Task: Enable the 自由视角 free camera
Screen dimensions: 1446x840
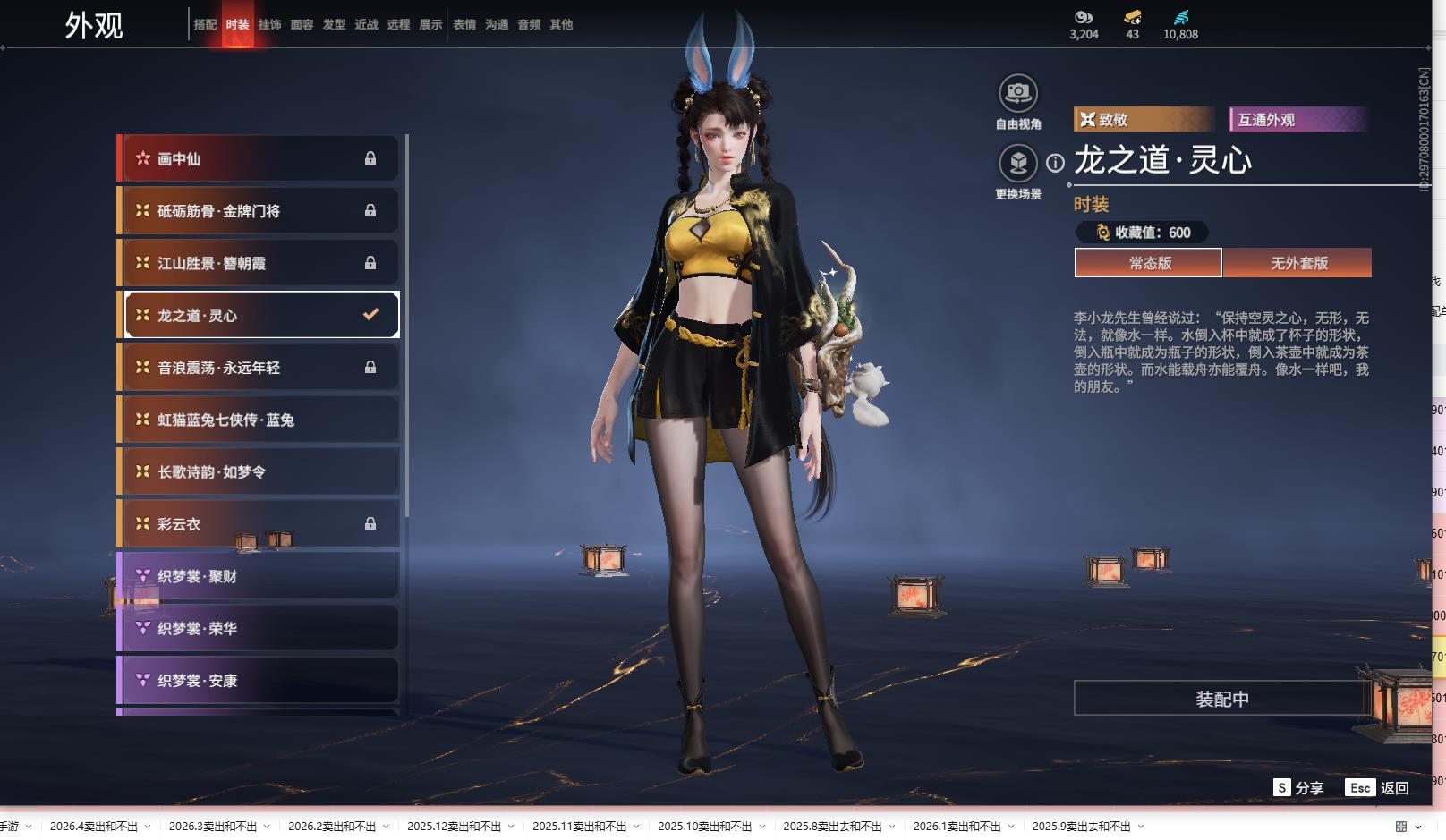Action: tap(1017, 93)
